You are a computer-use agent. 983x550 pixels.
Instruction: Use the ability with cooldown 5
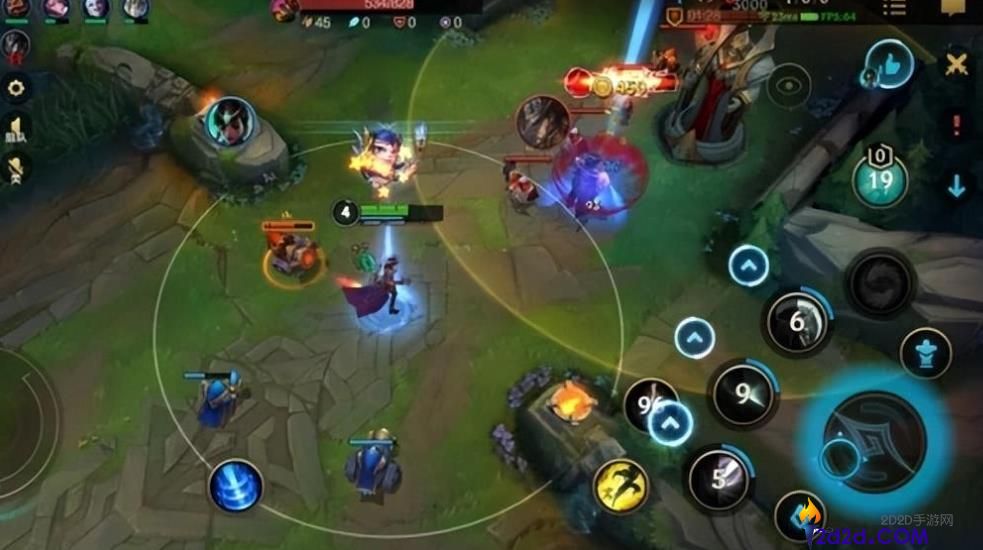pos(719,477)
